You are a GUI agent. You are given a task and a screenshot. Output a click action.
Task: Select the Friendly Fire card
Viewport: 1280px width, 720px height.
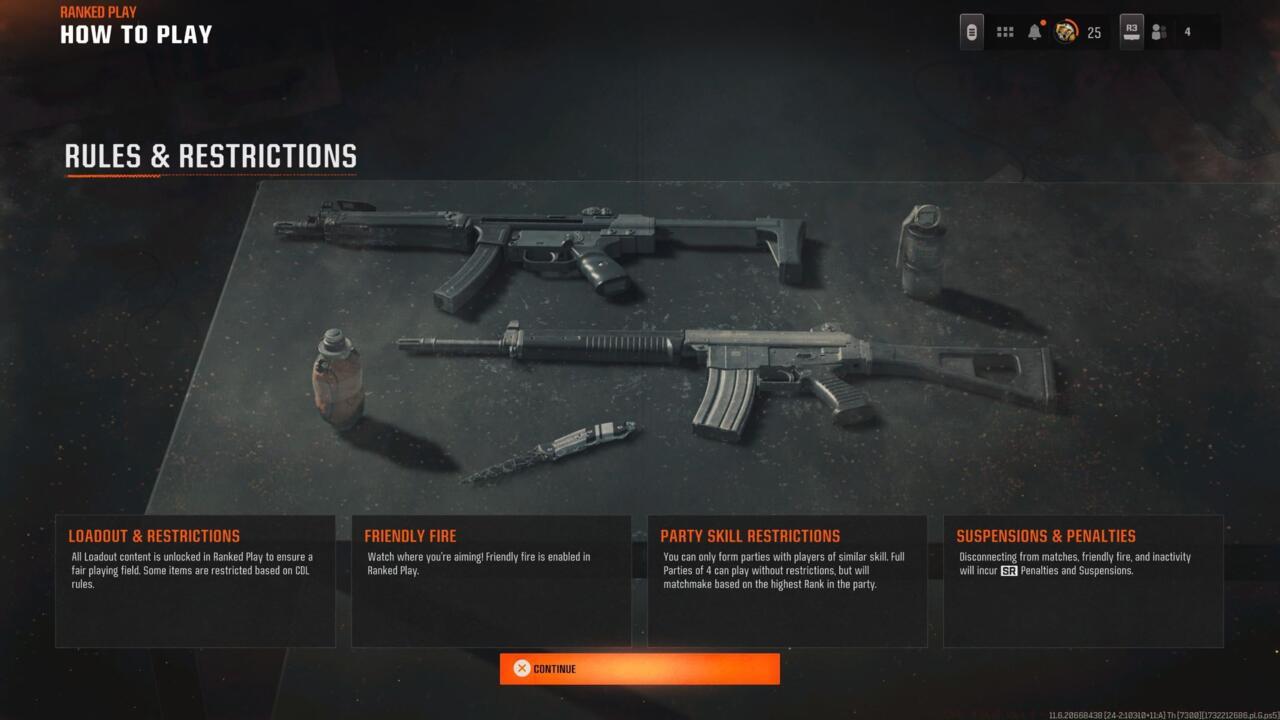(491, 580)
